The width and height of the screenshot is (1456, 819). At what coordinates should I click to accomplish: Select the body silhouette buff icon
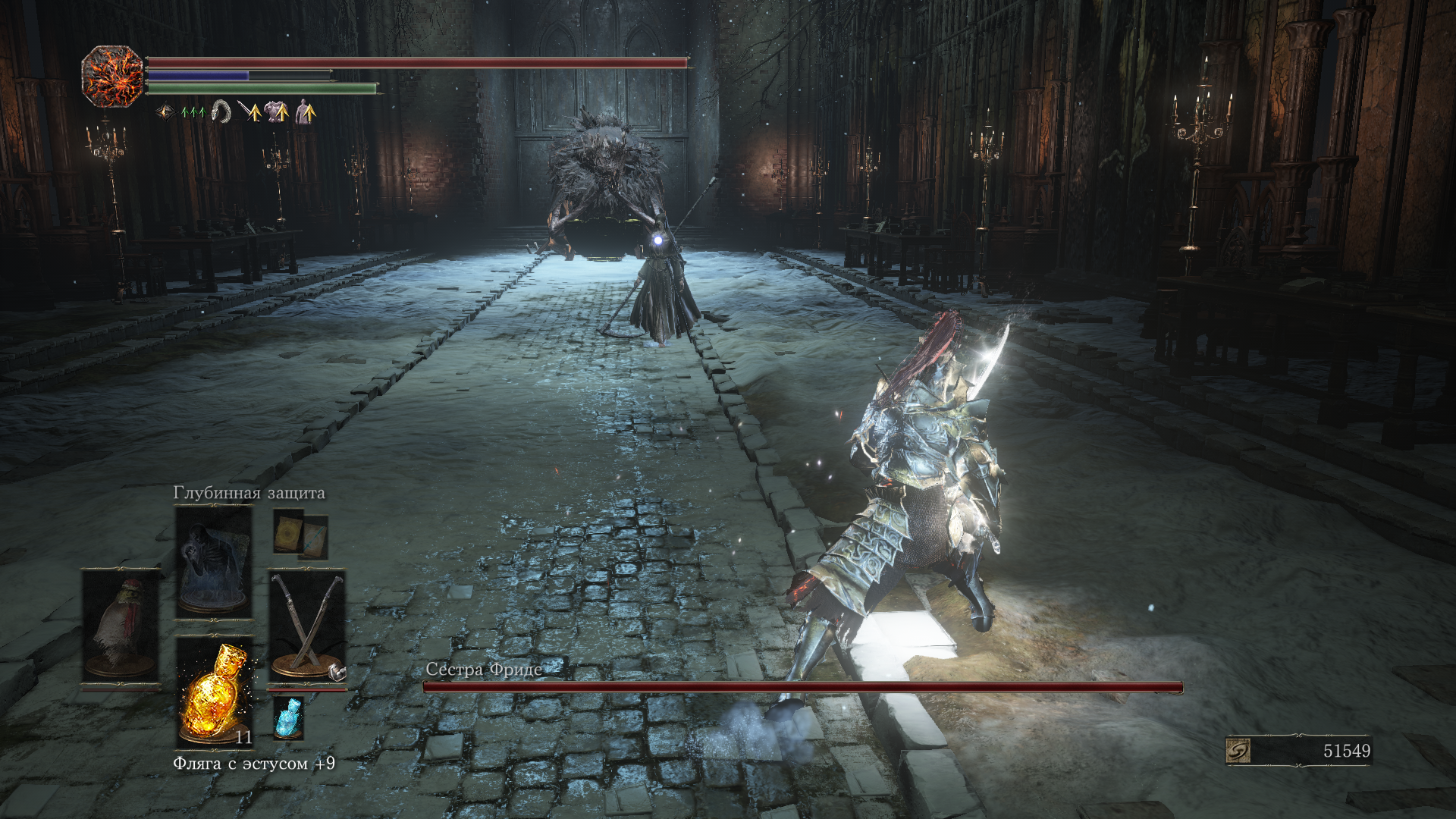point(305,111)
